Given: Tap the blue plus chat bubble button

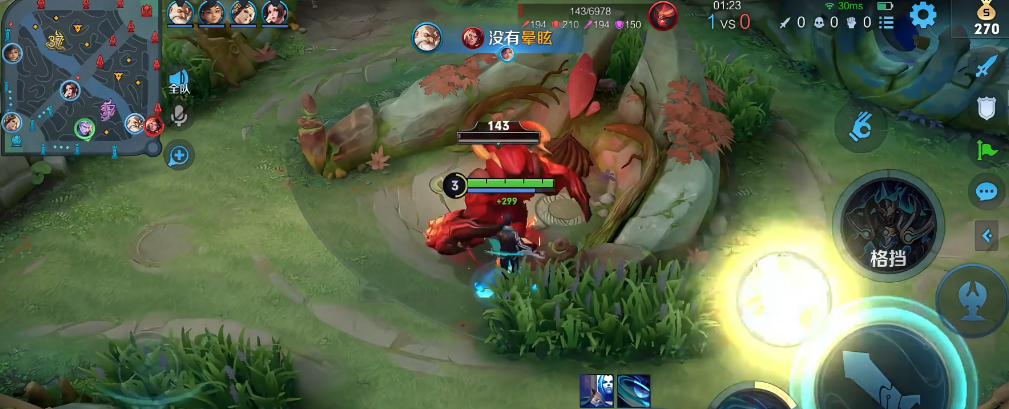Looking at the screenshot, I should tap(180, 155).
